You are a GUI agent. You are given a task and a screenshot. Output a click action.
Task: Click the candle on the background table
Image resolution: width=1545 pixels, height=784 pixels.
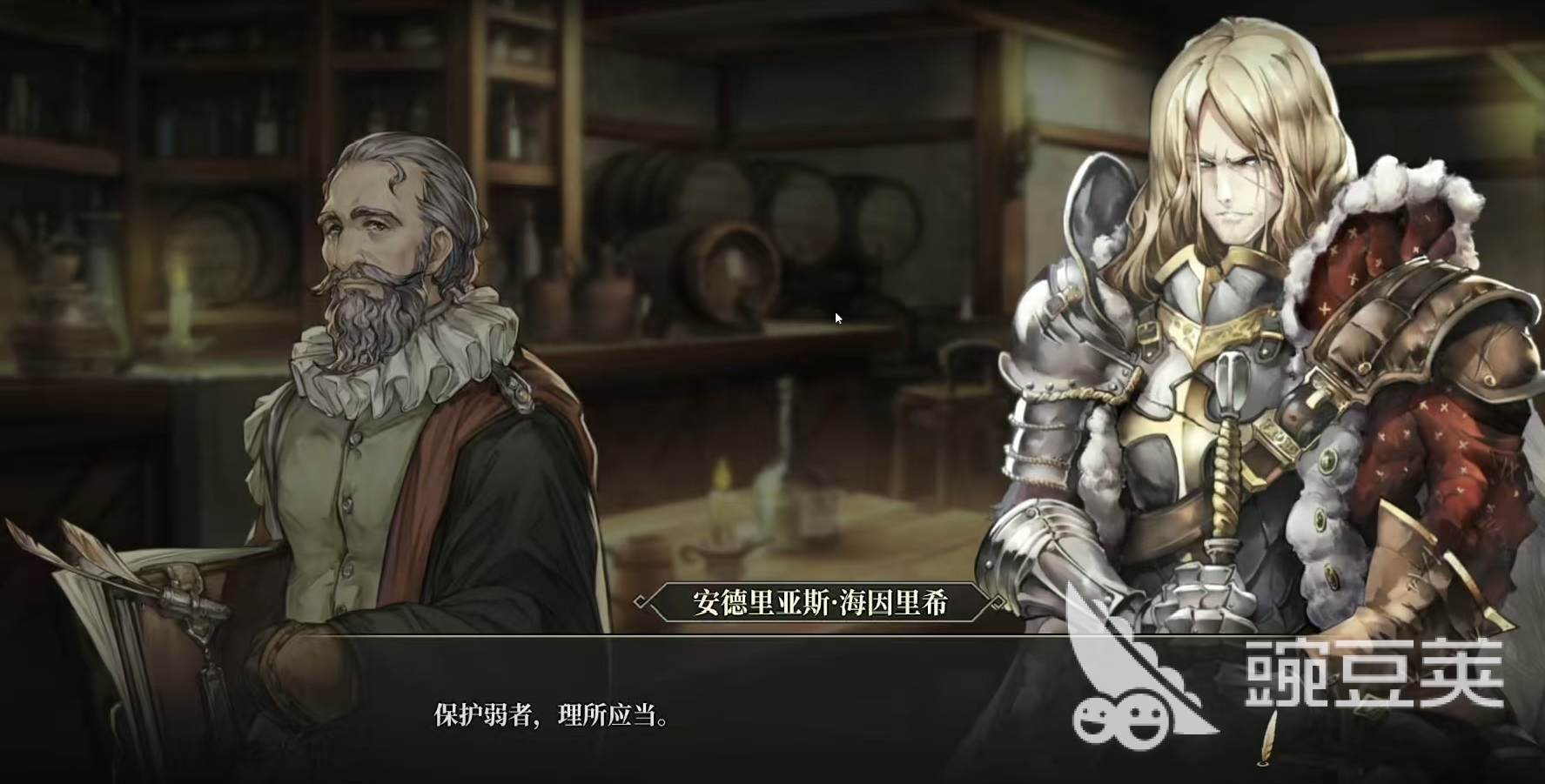720,505
